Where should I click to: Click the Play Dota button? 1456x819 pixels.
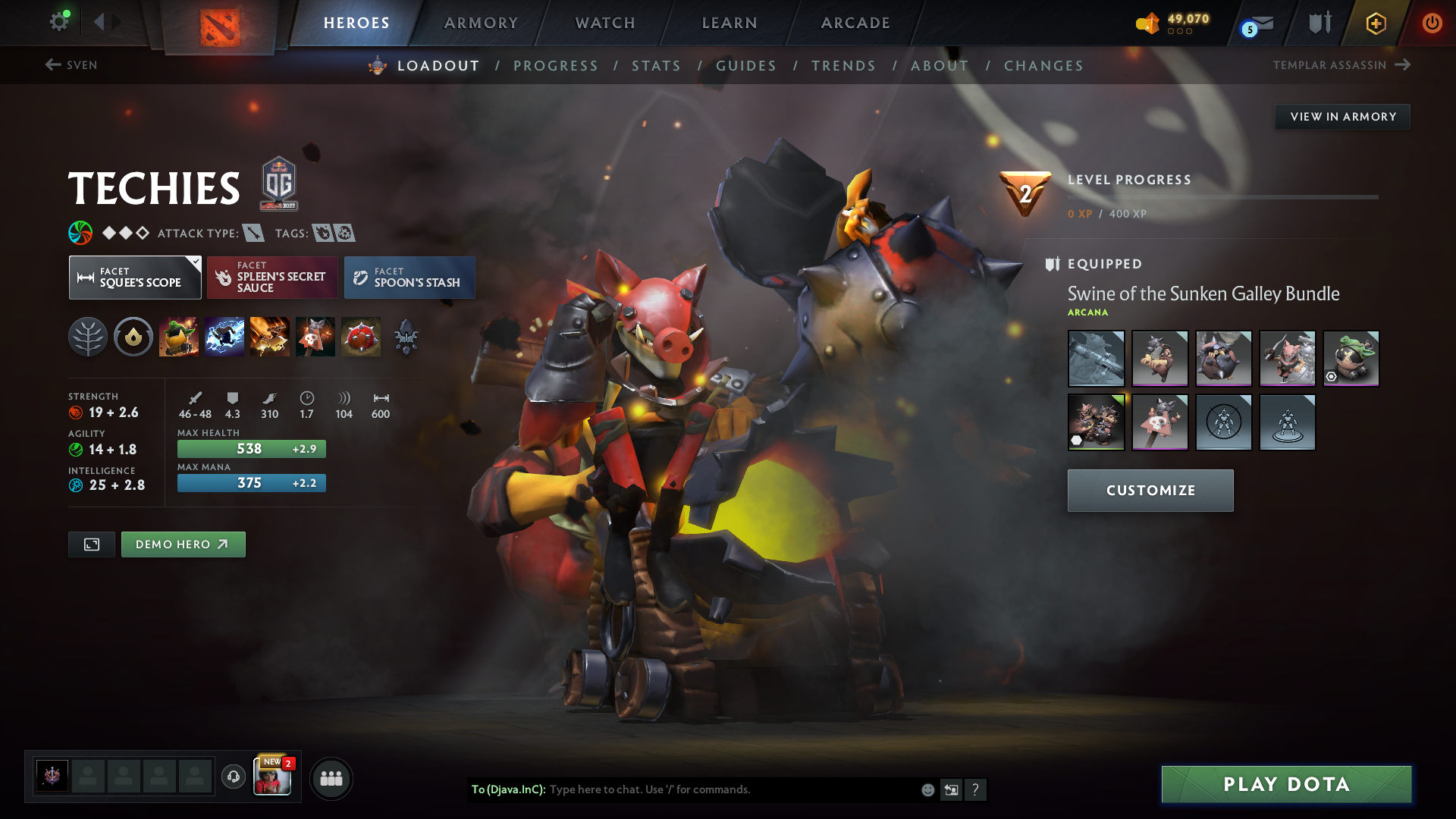pos(1286,784)
